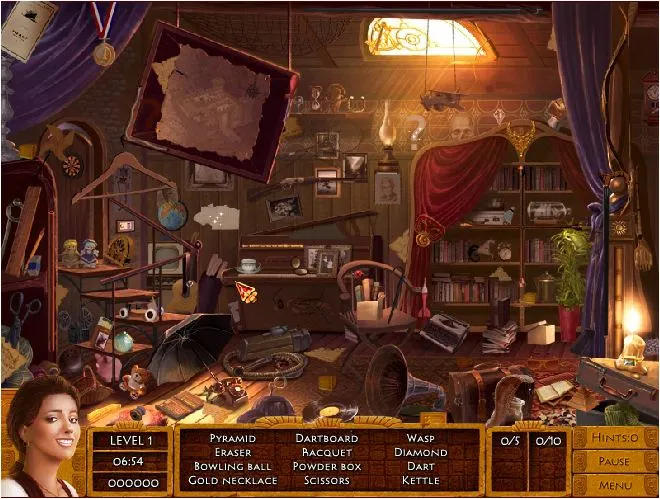Use the Hints button

pos(613,438)
